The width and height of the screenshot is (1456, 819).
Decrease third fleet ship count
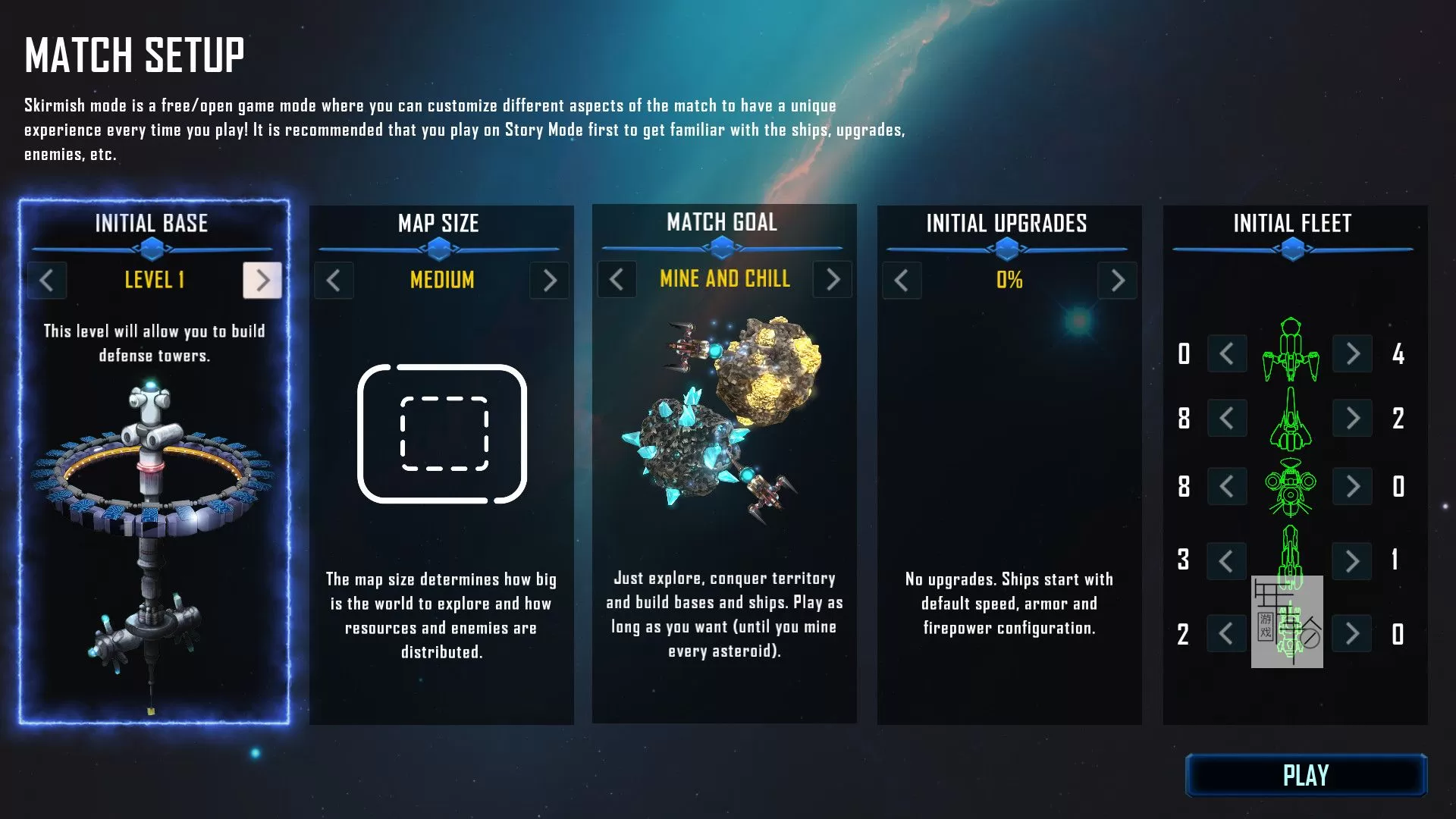tap(1227, 486)
